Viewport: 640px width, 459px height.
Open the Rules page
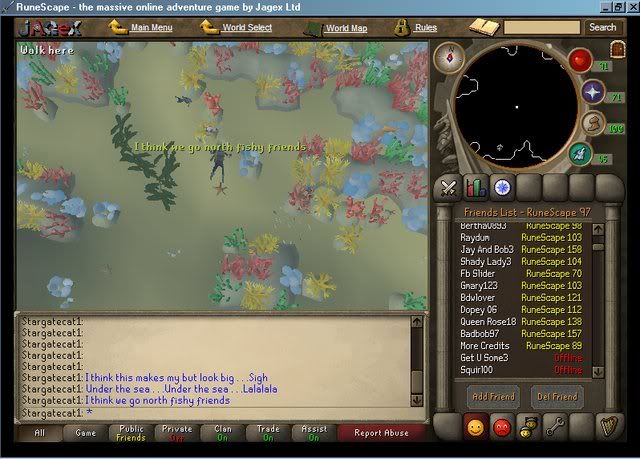(x=424, y=27)
